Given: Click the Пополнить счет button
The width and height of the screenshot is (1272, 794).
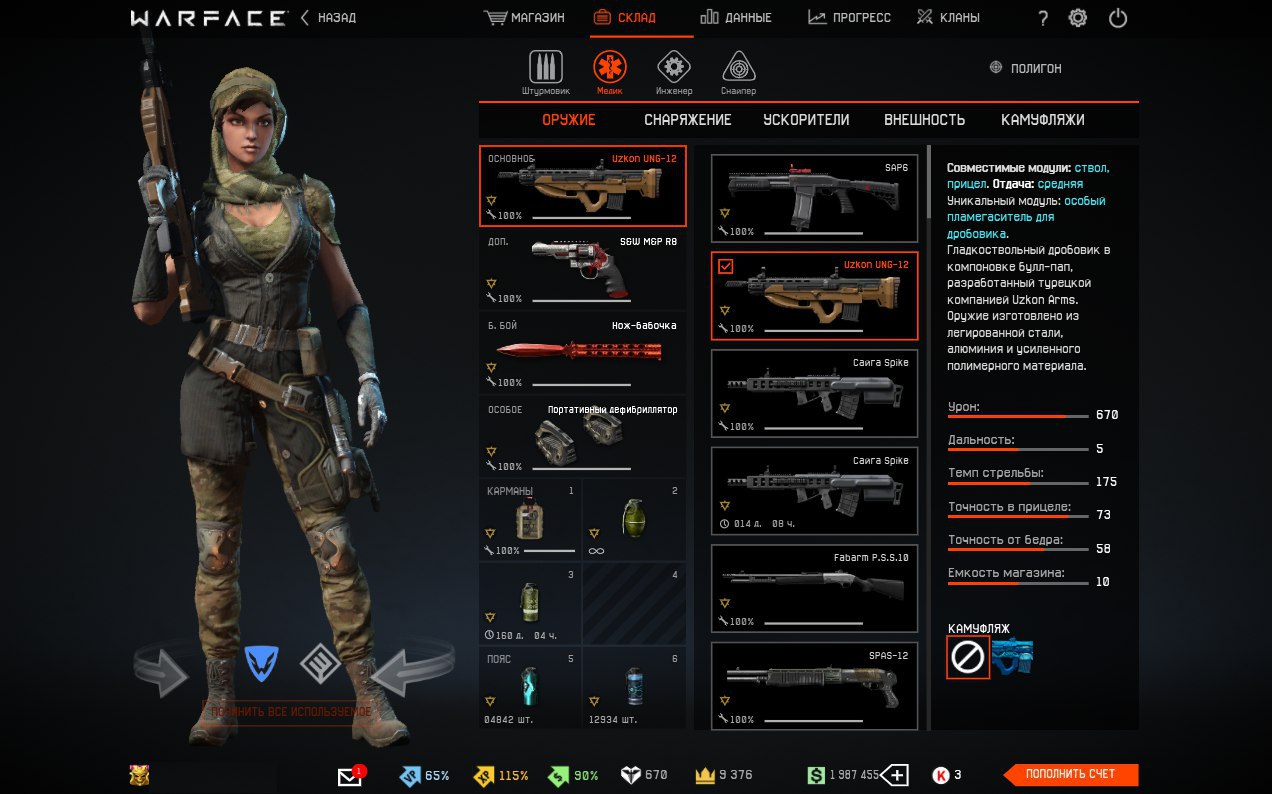Looking at the screenshot, I should (x=1070, y=774).
